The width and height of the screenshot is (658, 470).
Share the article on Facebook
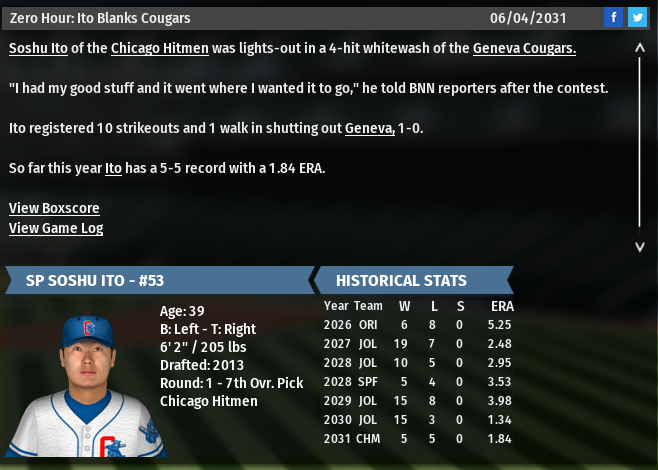[613, 18]
